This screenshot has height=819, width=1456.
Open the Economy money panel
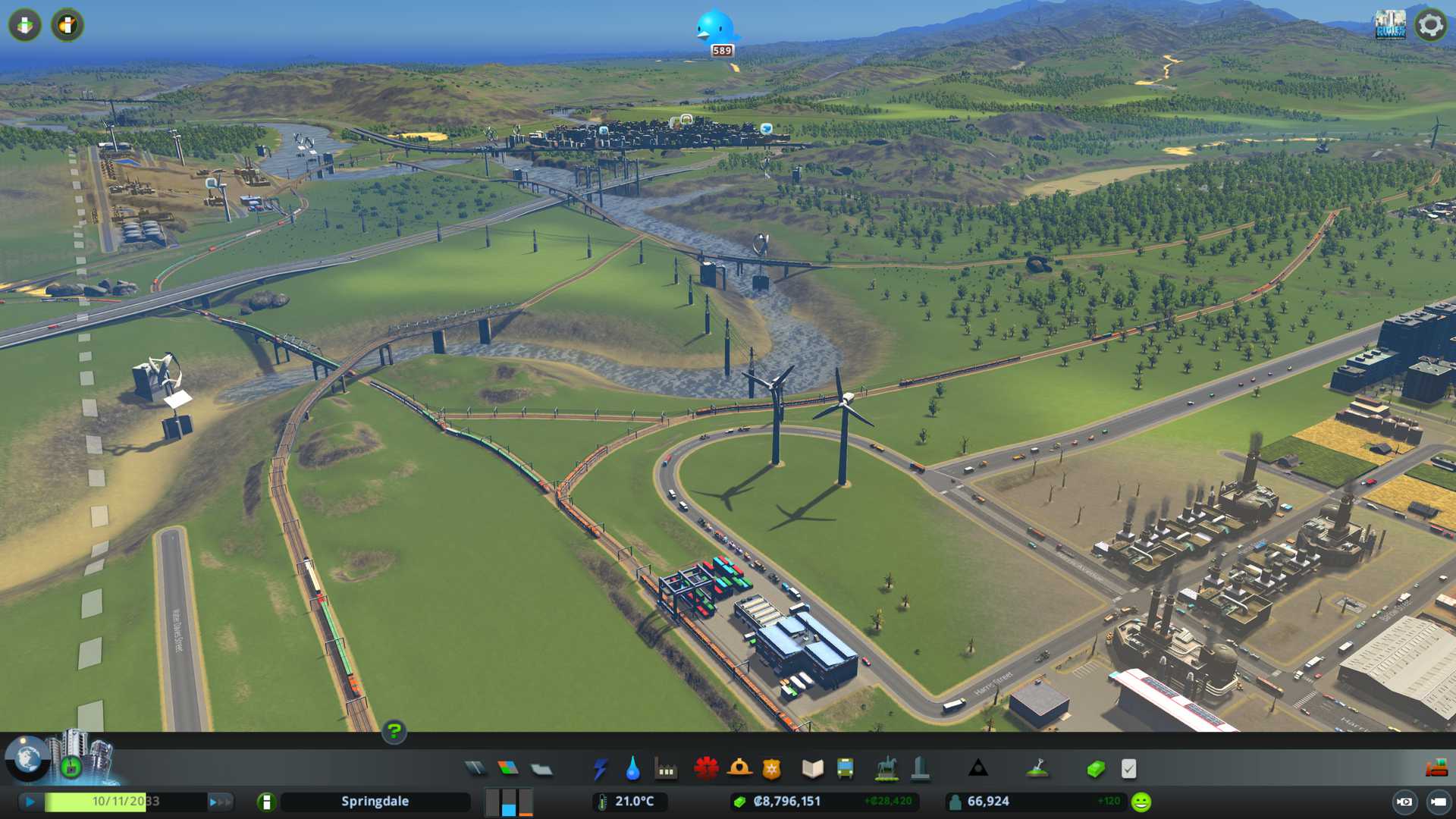(x=1096, y=770)
